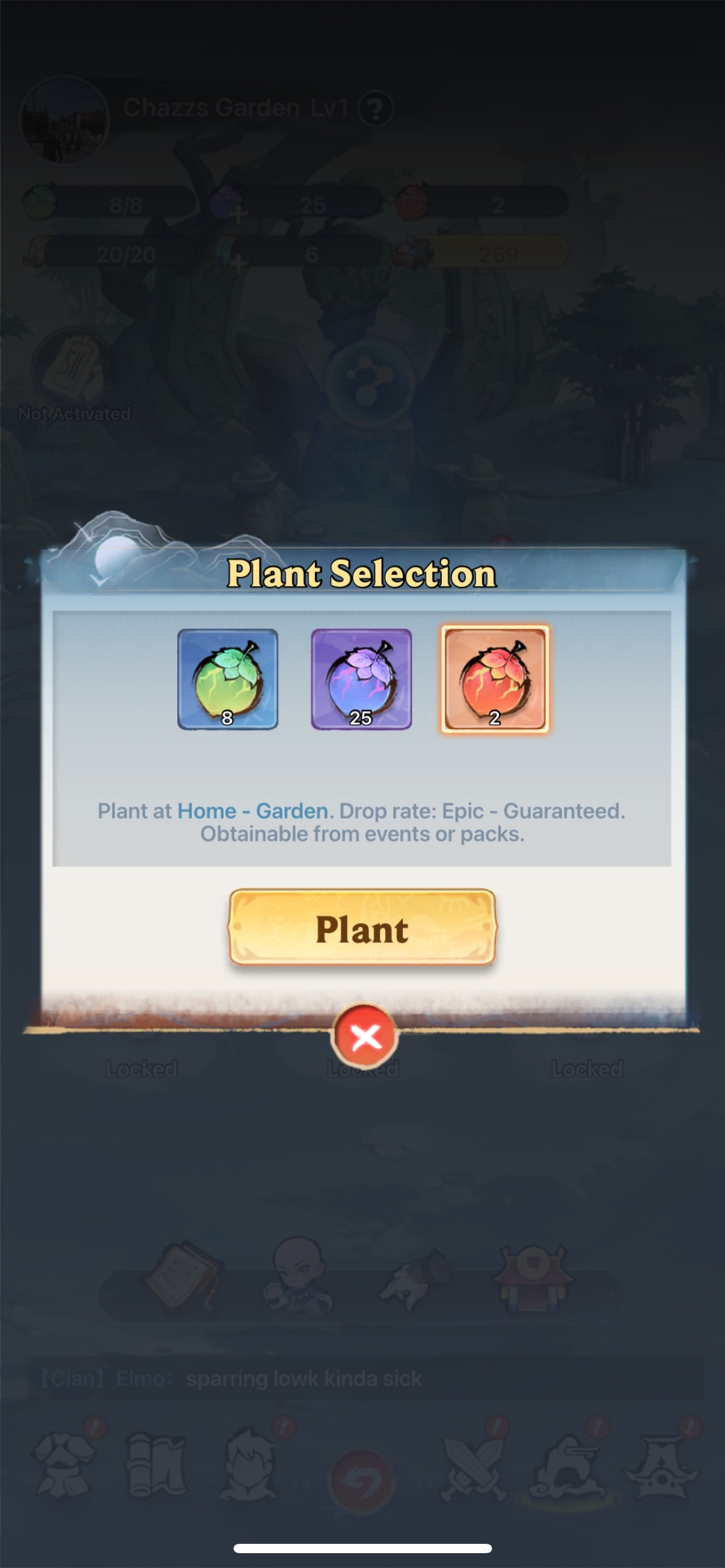Follow the Home - Garden link
This screenshot has height=1568, width=725.
click(252, 811)
